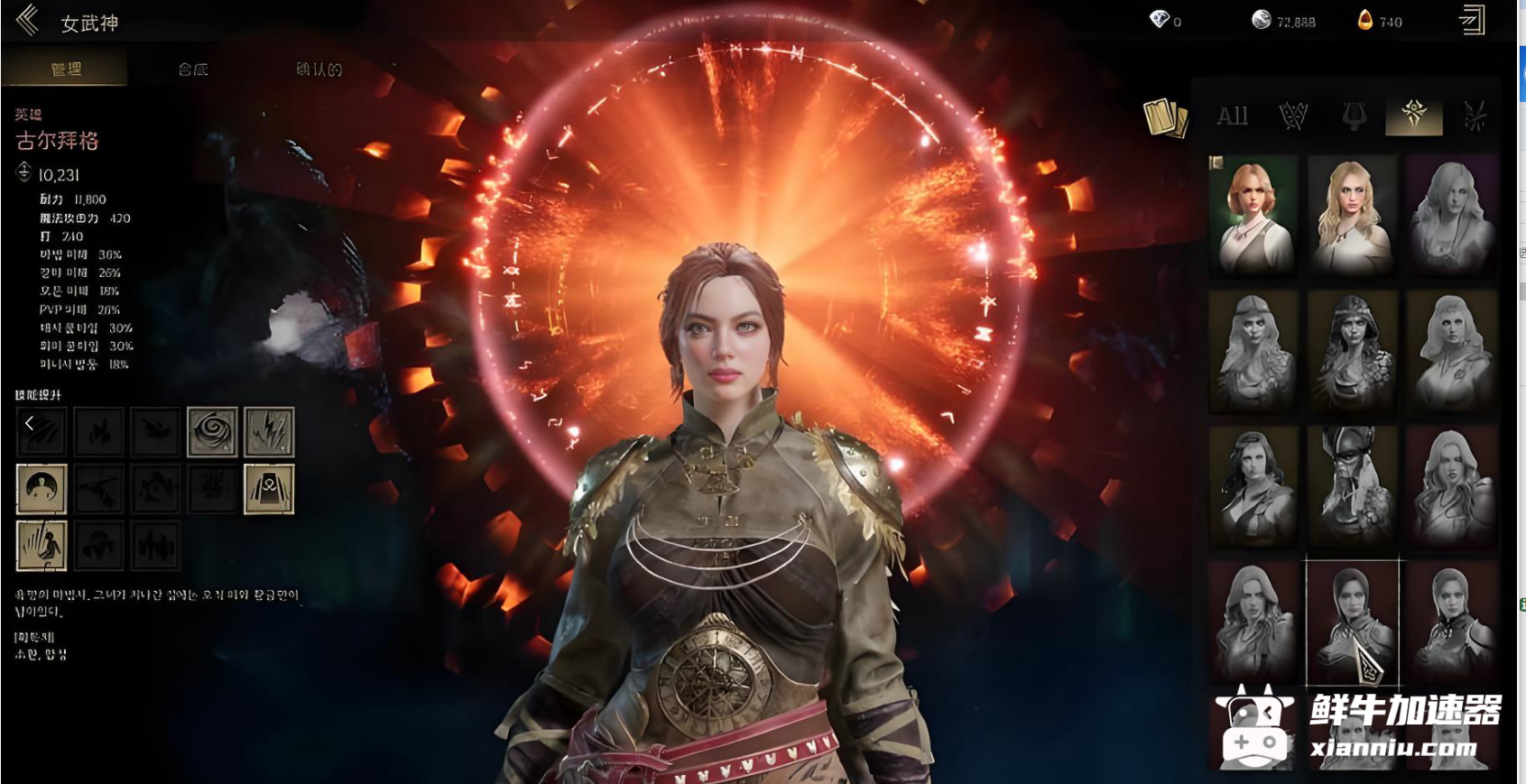Choose the meditating figure skill icon
Image resolution: width=1526 pixels, height=784 pixels.
click(42, 489)
